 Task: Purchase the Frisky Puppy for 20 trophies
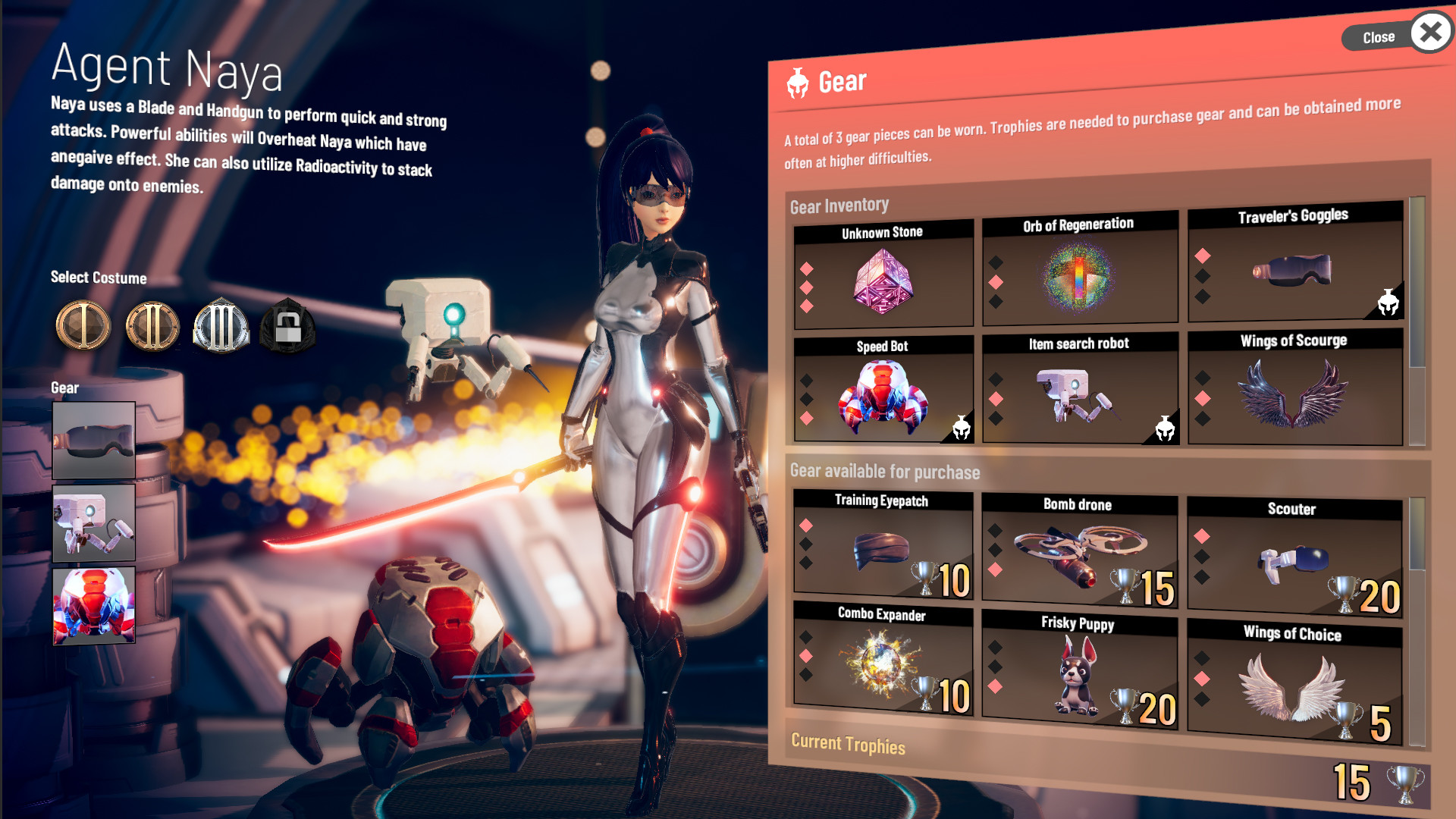click(1079, 666)
